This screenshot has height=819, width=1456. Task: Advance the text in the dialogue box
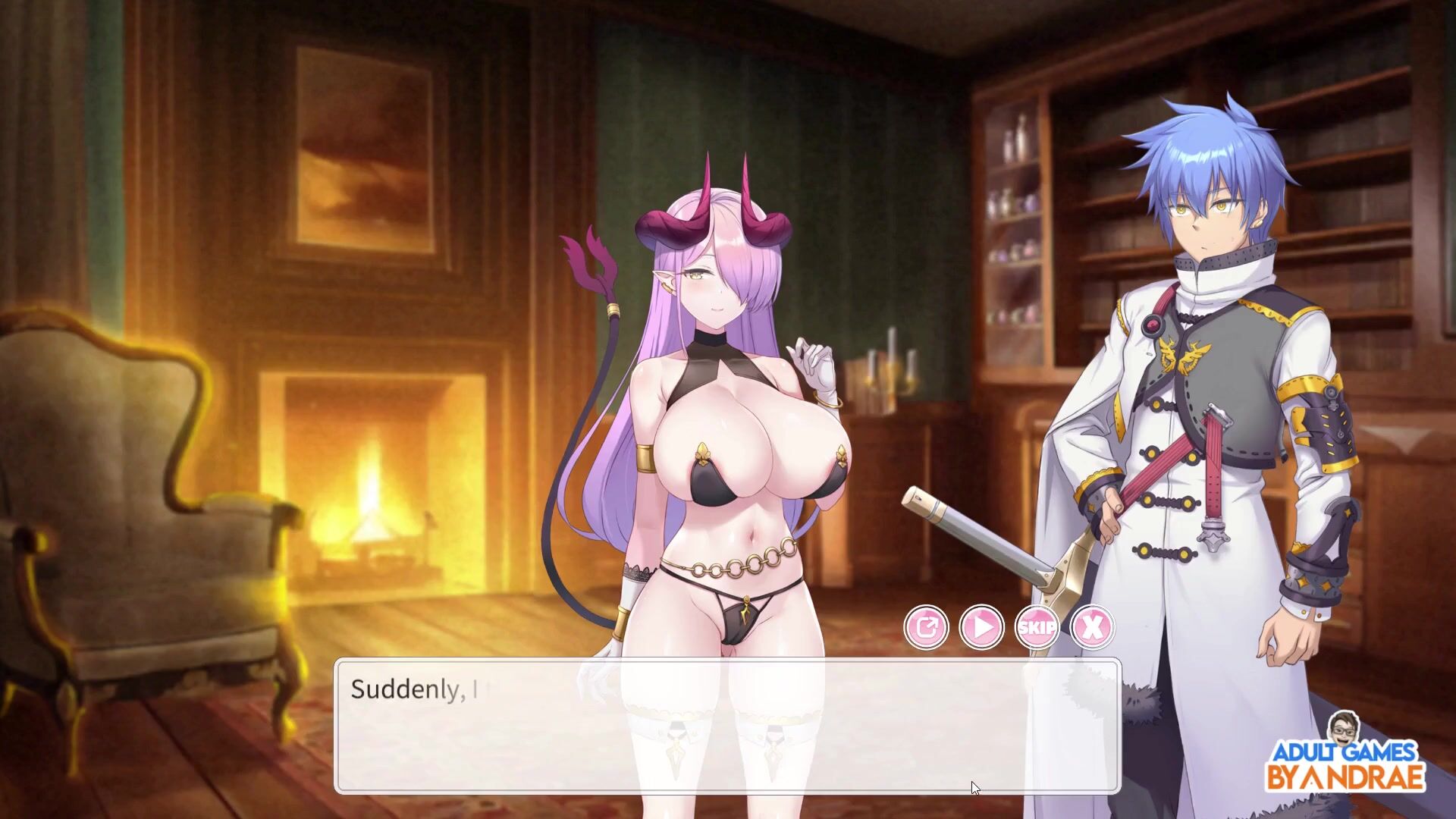click(x=726, y=726)
